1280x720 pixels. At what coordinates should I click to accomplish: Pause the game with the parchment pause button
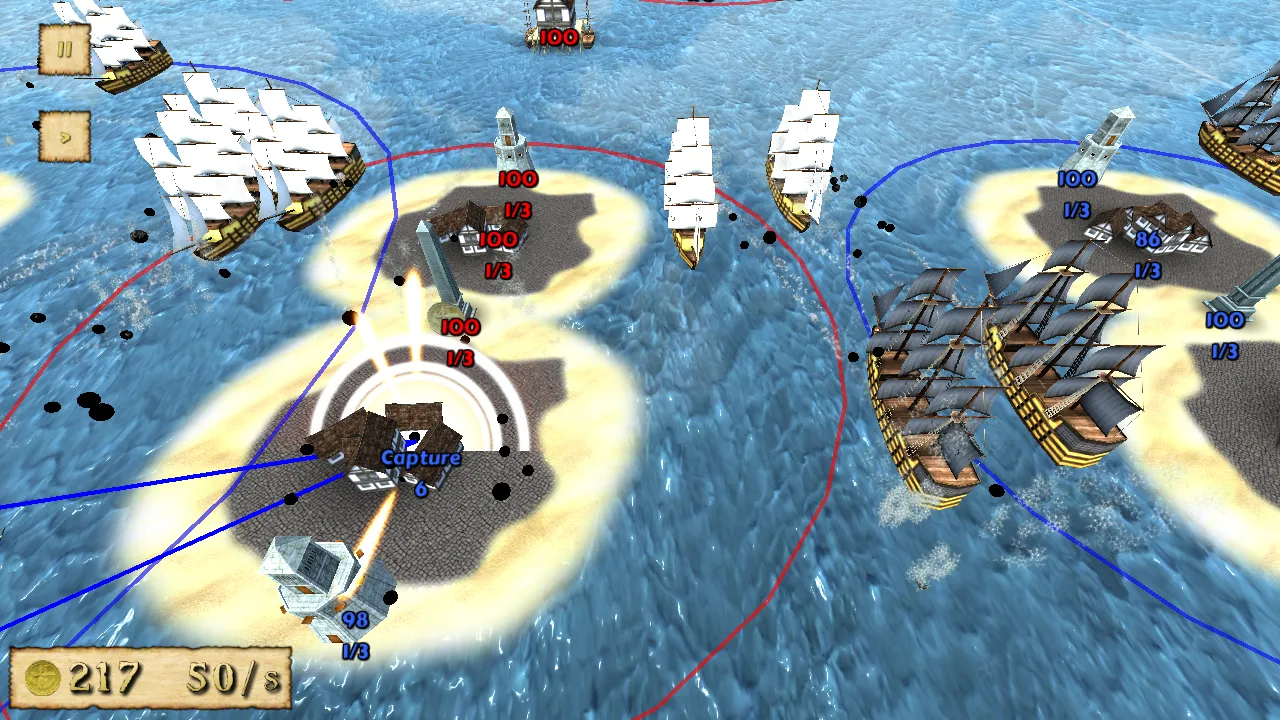pyautogui.click(x=65, y=49)
